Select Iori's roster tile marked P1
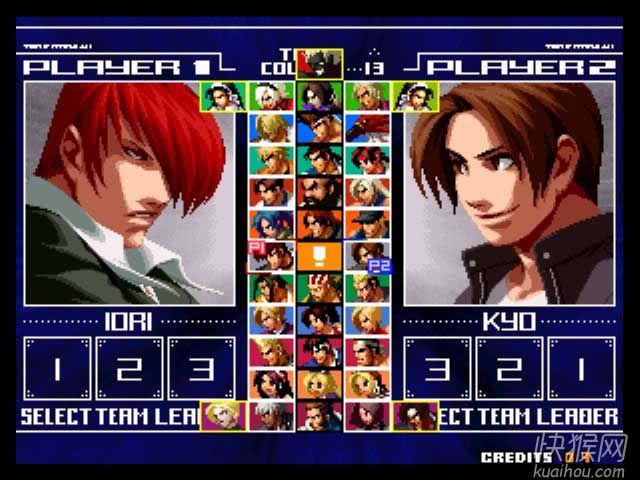This screenshot has width=640, height=480. coord(271,256)
